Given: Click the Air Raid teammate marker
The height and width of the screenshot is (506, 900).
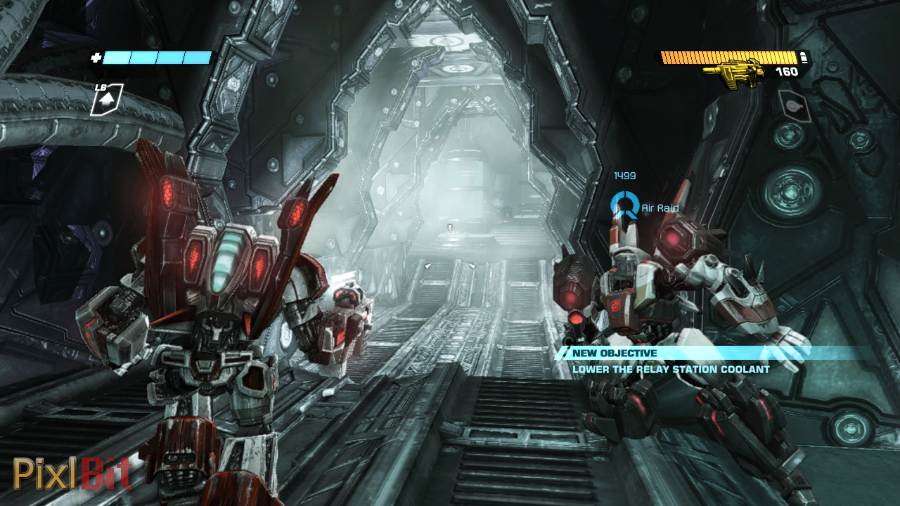Looking at the screenshot, I should point(626,207).
